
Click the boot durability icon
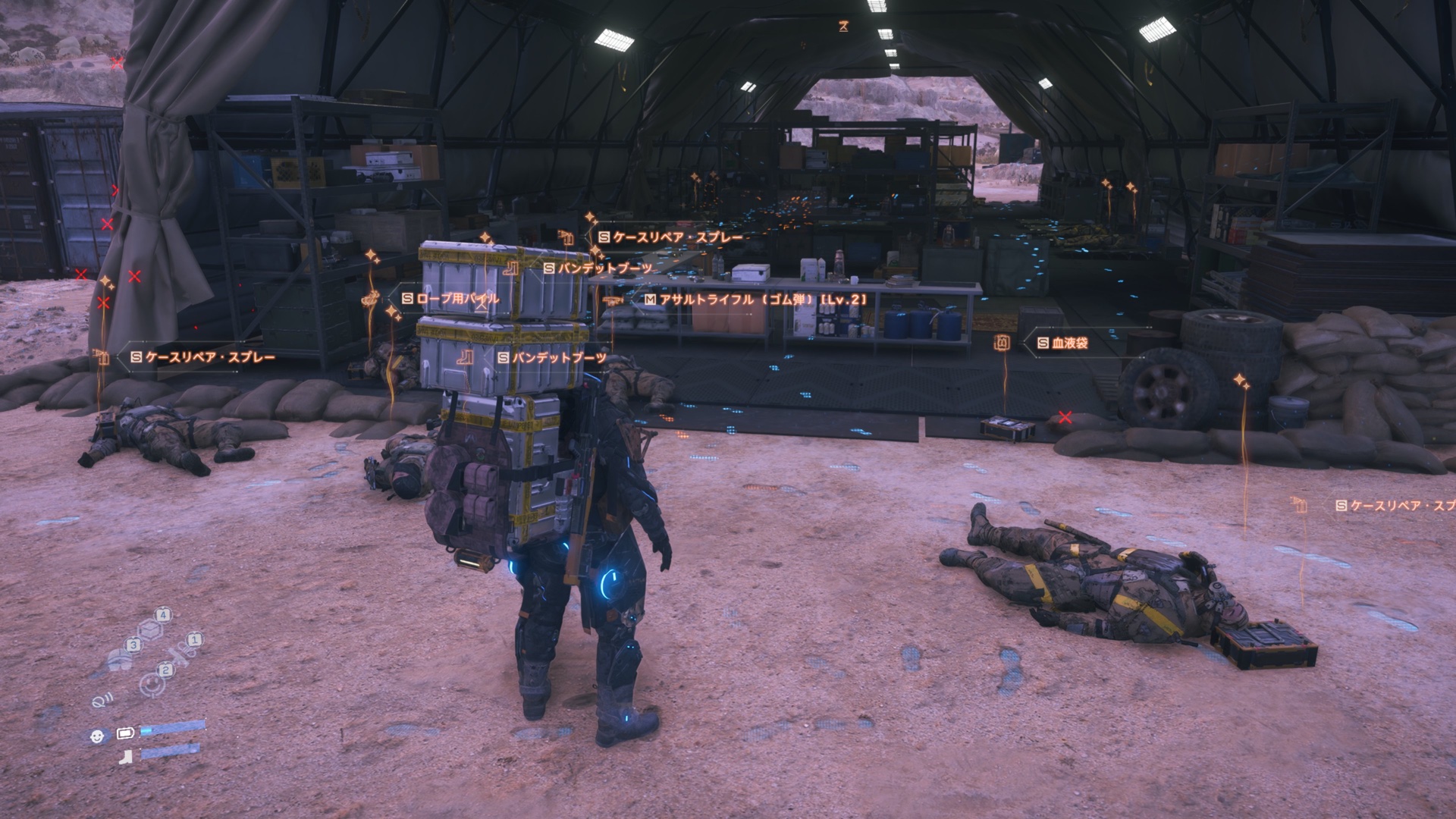(125, 755)
